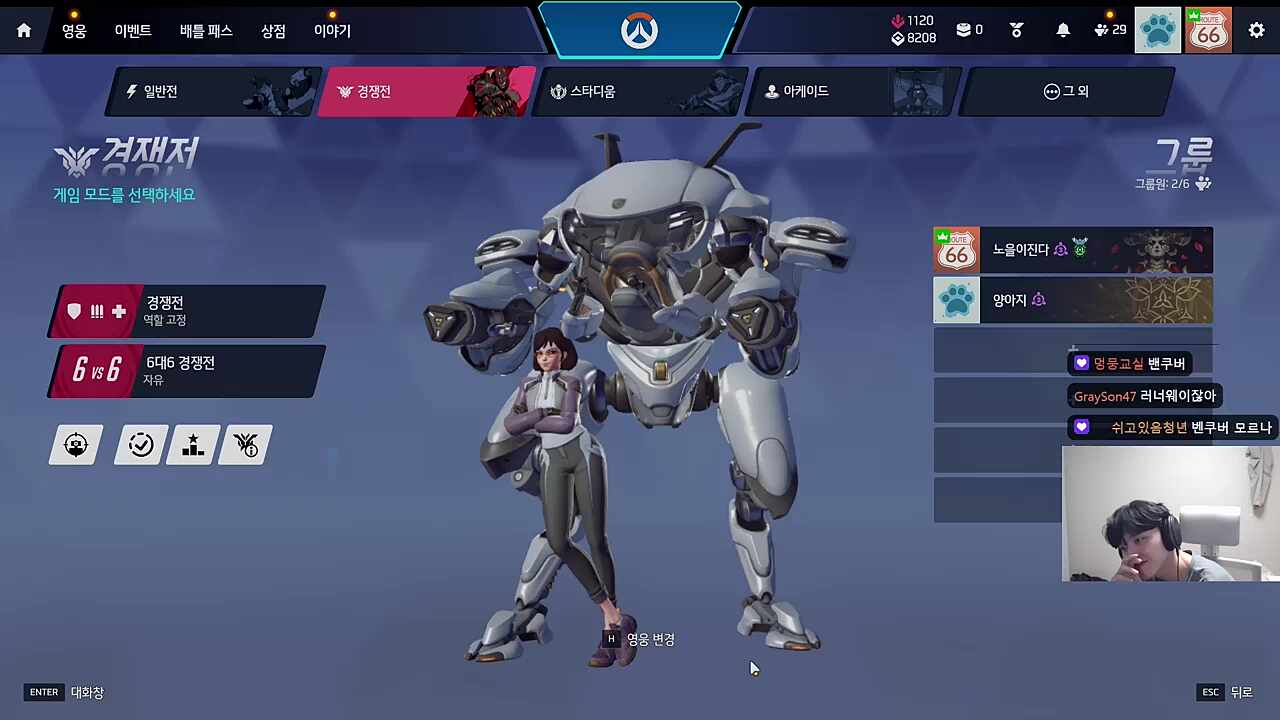1280x720 pixels.
Task: Go to the home screen icon
Action: pyautogui.click(x=24, y=31)
